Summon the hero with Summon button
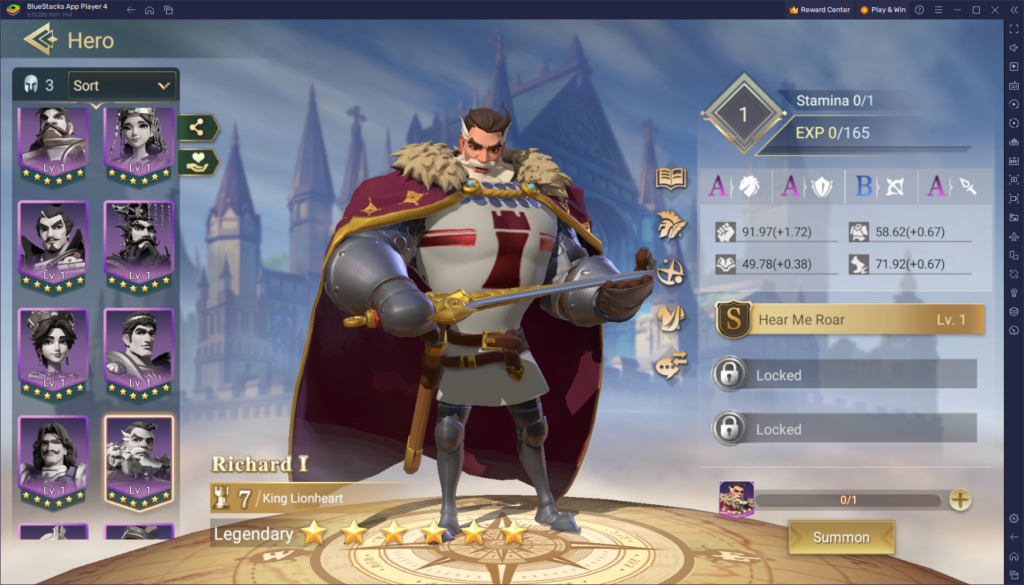Screen dimensions: 1024x585 click(x=841, y=537)
